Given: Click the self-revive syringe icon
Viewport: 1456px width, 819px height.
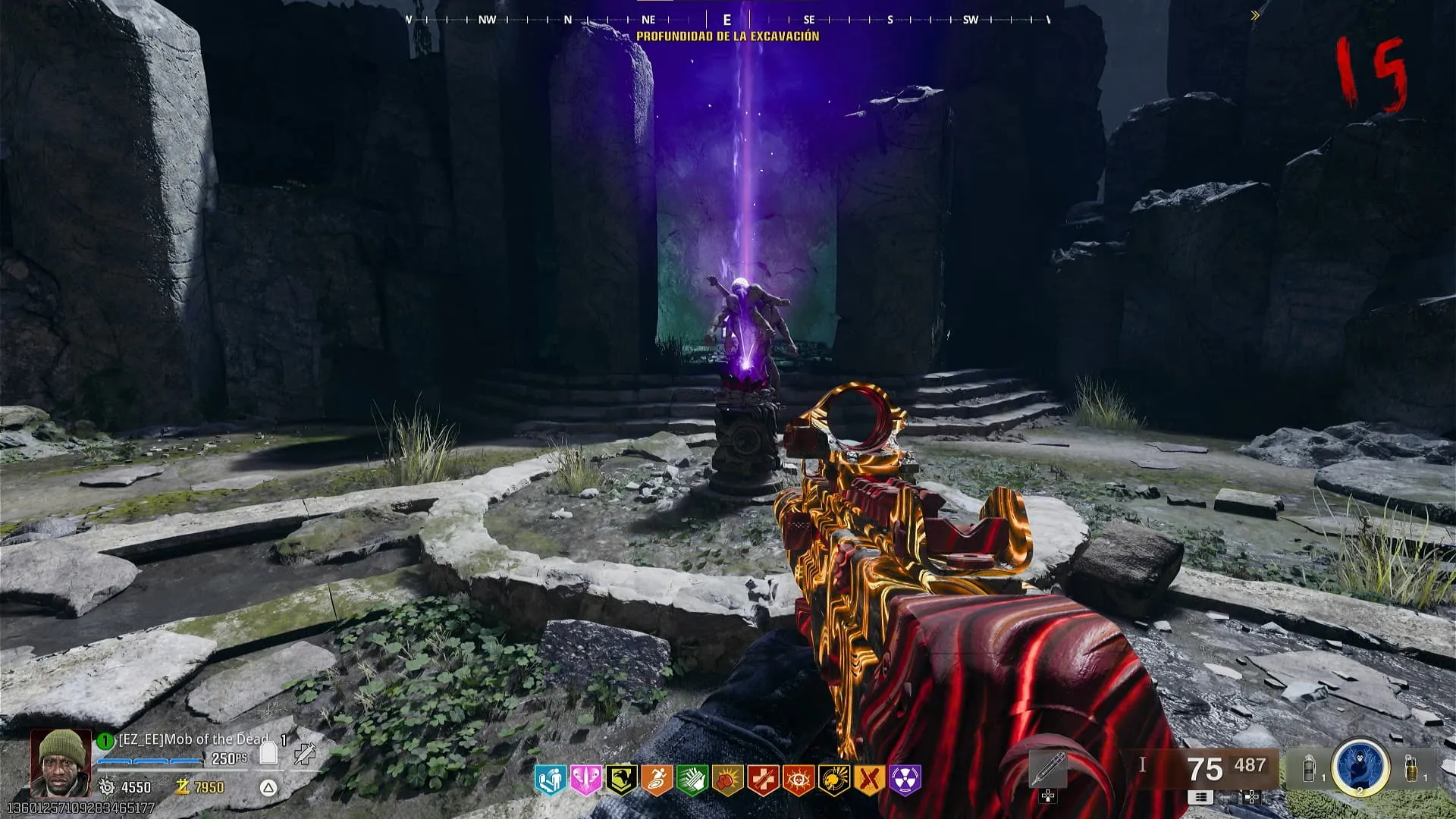Looking at the screenshot, I should click(306, 753).
